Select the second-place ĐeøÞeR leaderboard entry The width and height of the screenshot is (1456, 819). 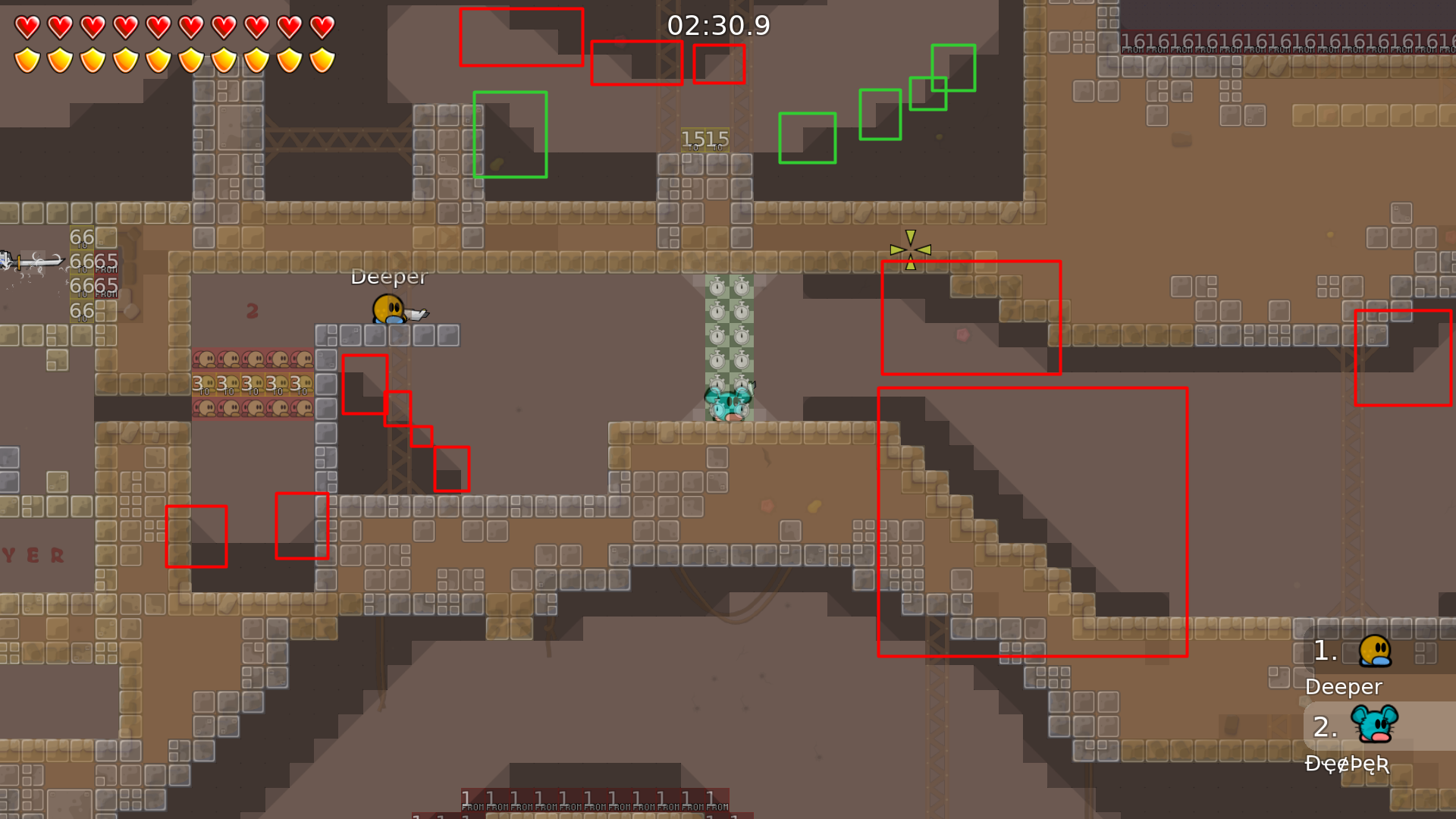pos(1348,766)
